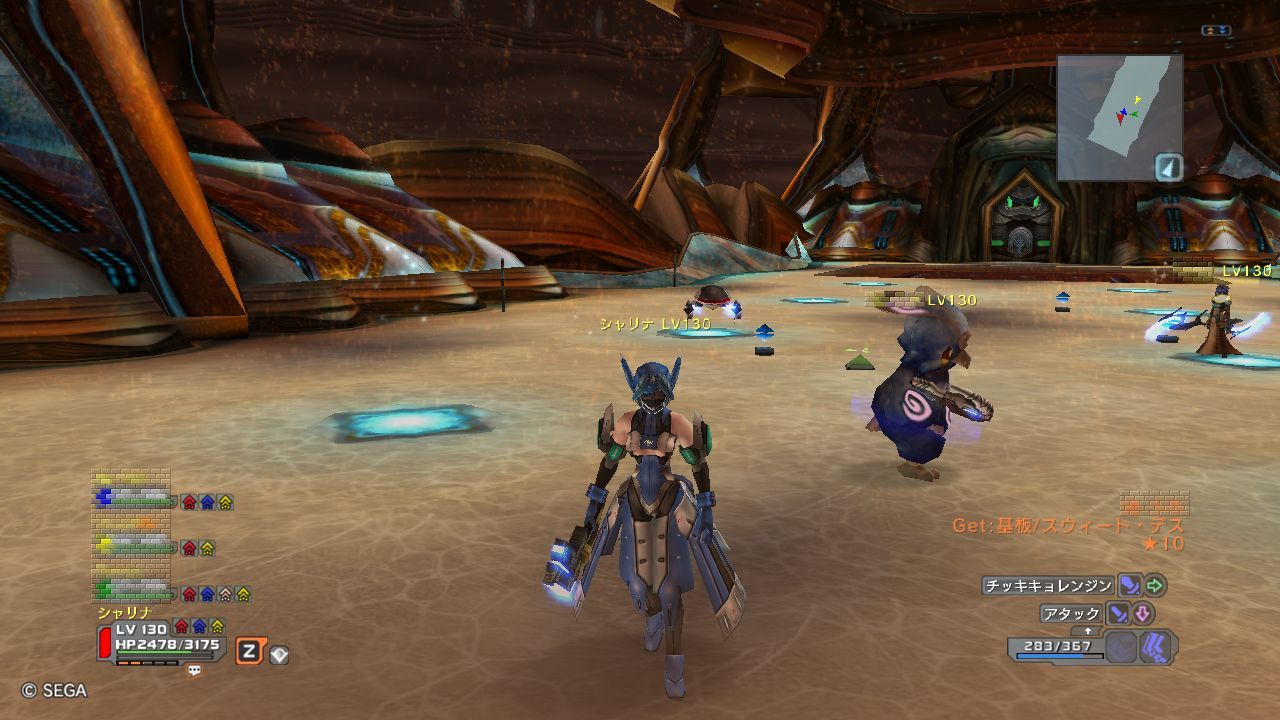The image size is (1280, 720).
Task: Click the white buff icon on third party member
Action: click(x=226, y=594)
